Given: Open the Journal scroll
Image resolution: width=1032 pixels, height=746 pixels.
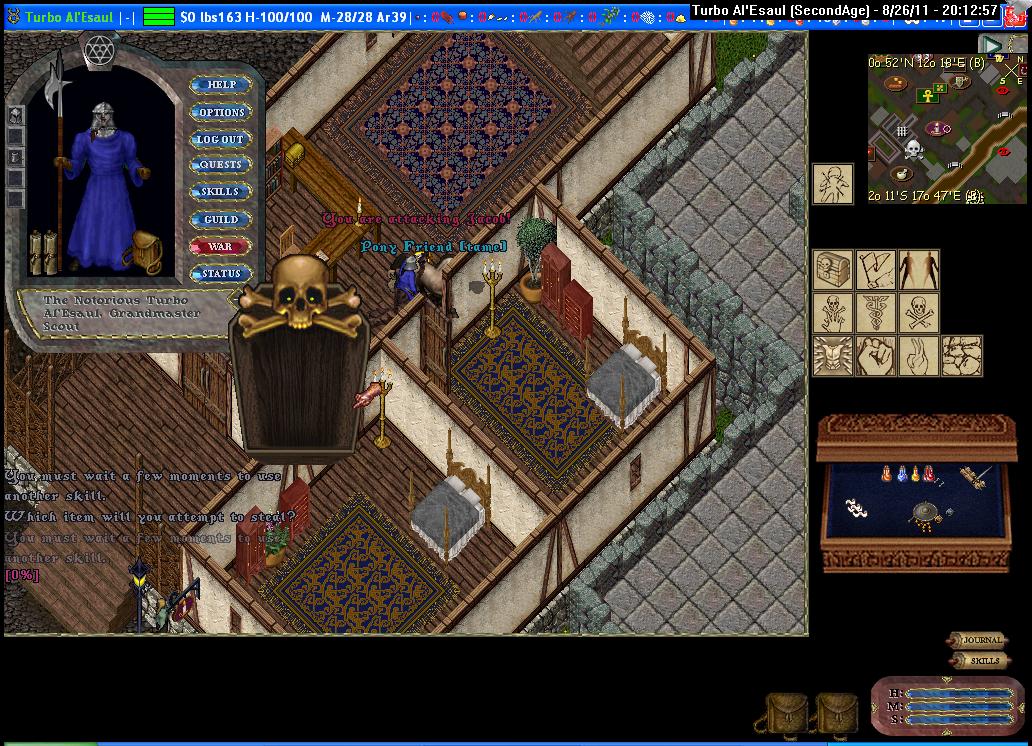Looking at the screenshot, I should (x=979, y=641).
